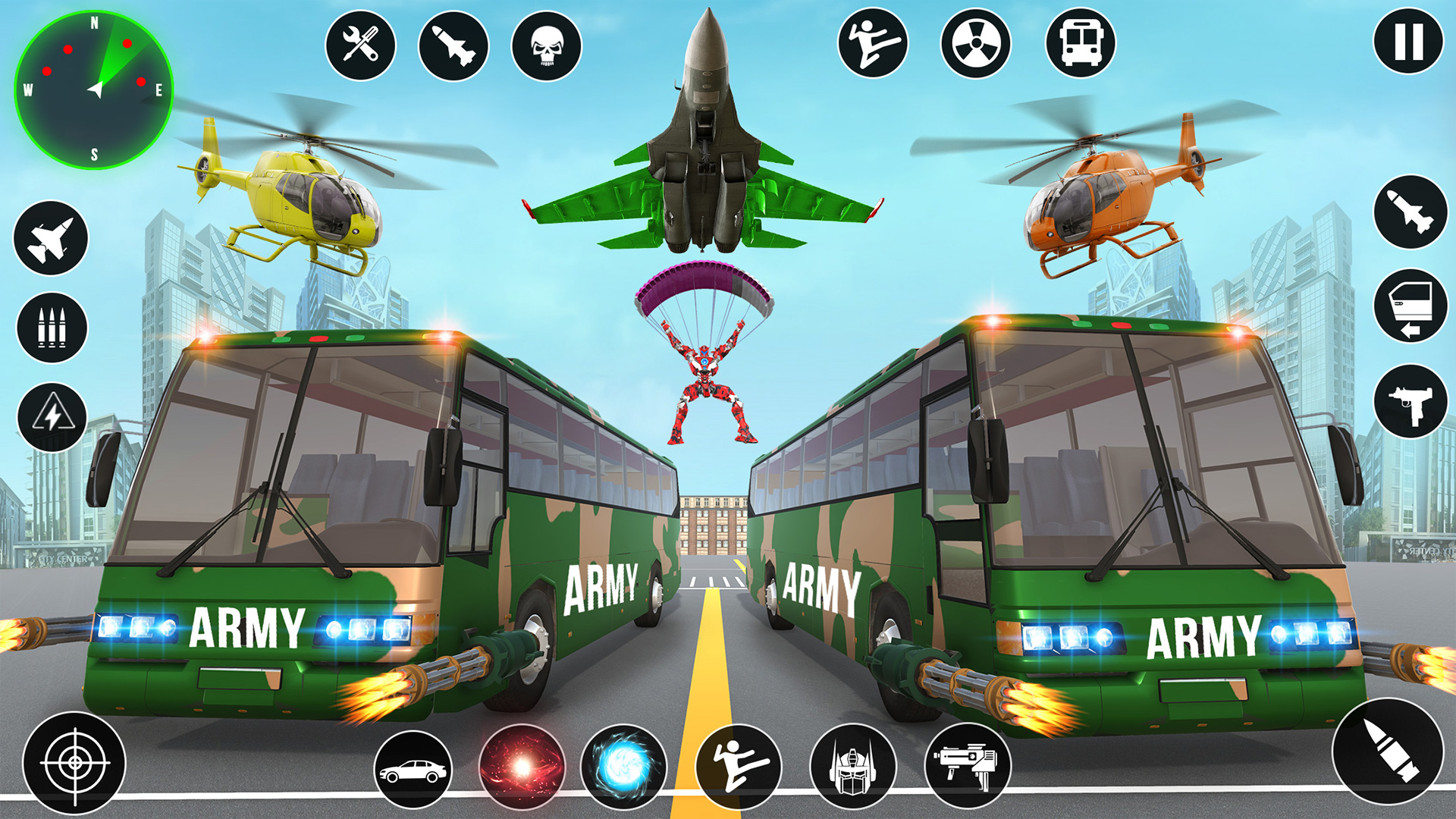This screenshot has width=1456, height=819.
Task: Tap the wrench and screwdriver repair icon
Action: click(x=360, y=45)
